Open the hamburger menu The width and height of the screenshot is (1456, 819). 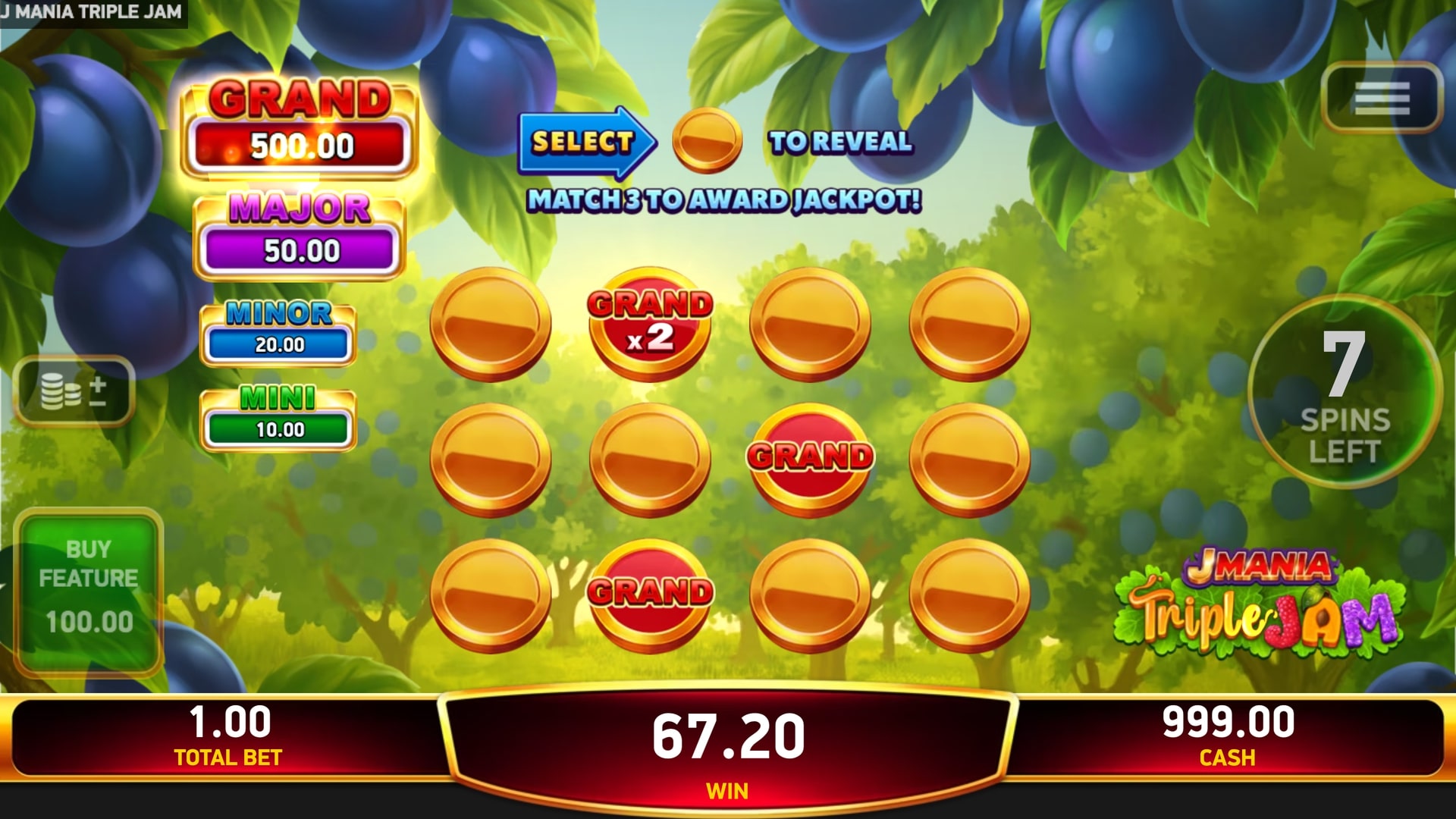point(1381,99)
